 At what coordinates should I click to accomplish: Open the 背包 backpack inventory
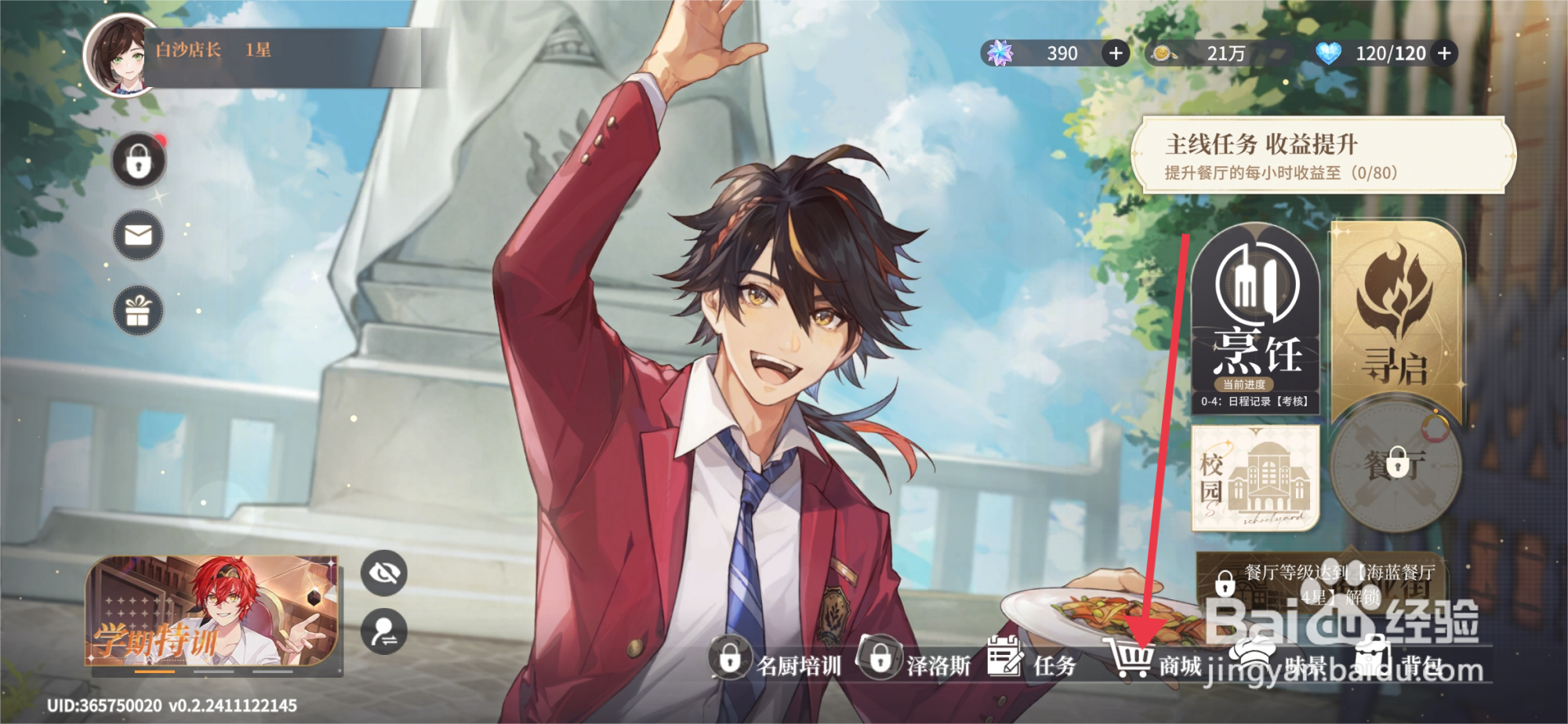tap(1399, 664)
